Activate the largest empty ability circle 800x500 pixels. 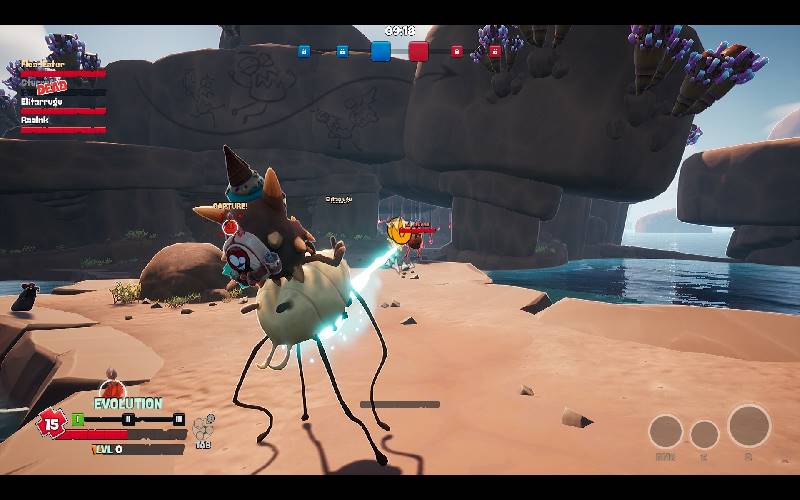click(x=749, y=425)
